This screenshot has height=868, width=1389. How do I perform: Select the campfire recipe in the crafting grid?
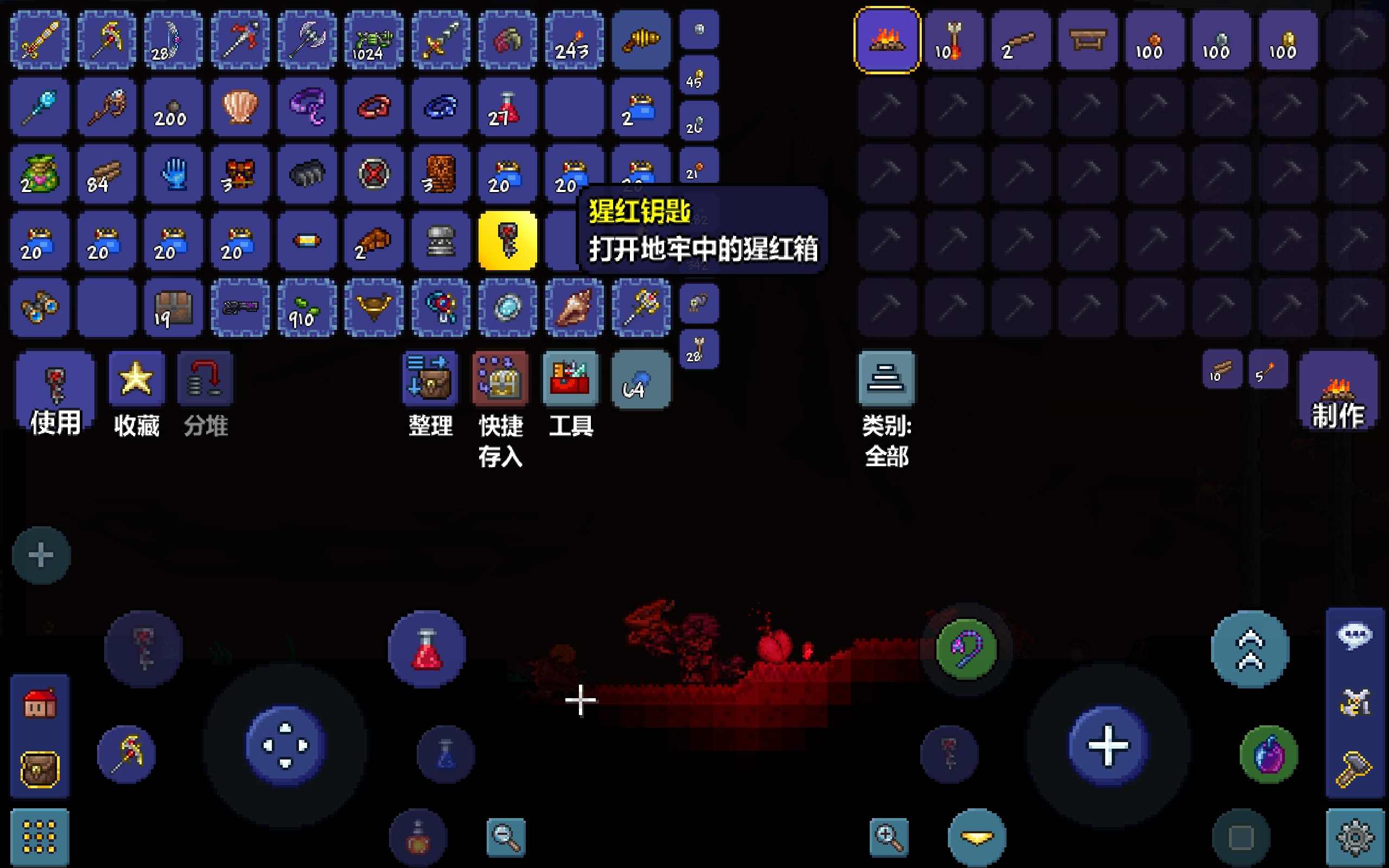(887, 40)
